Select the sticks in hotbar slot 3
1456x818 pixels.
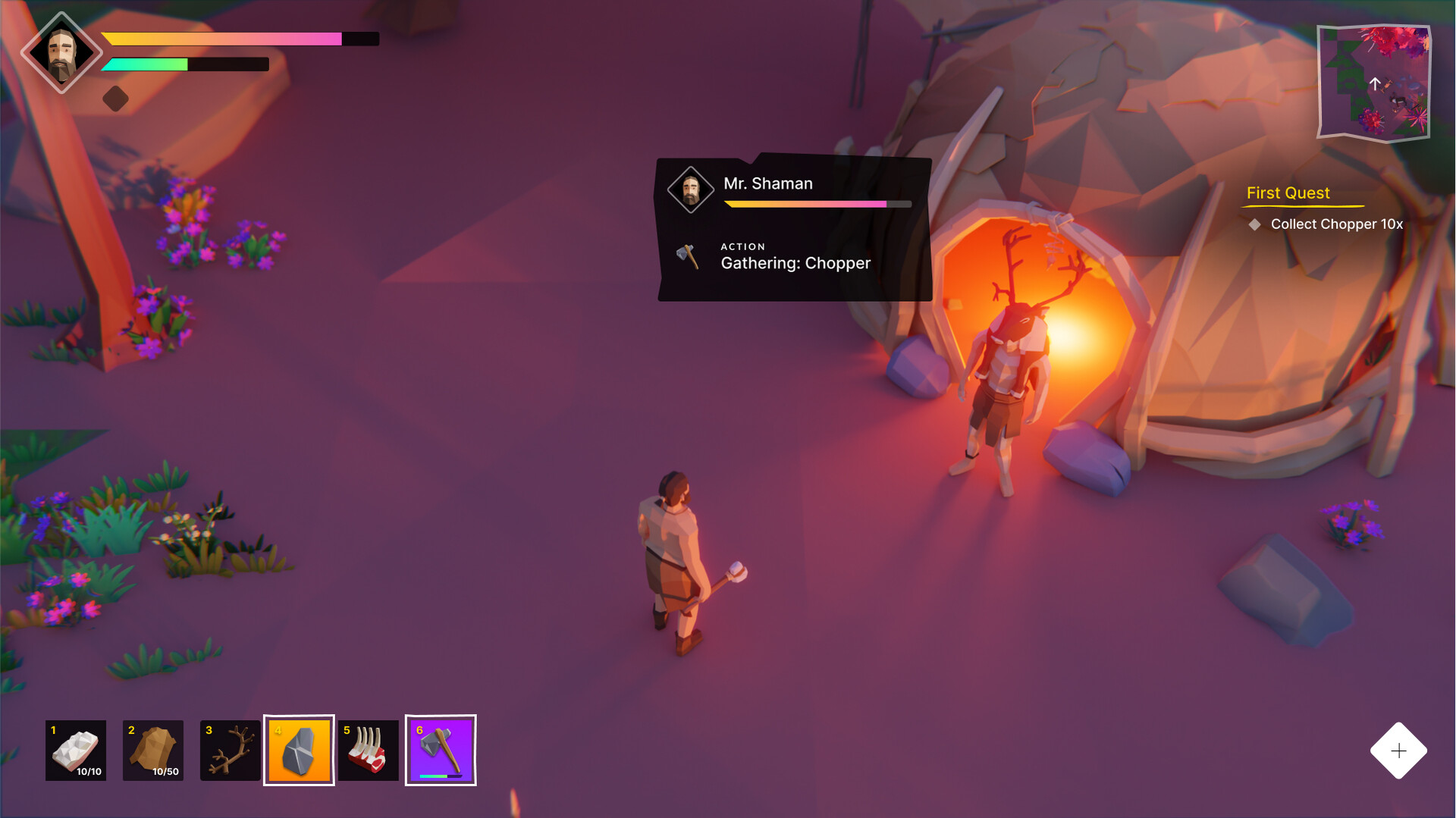230,751
